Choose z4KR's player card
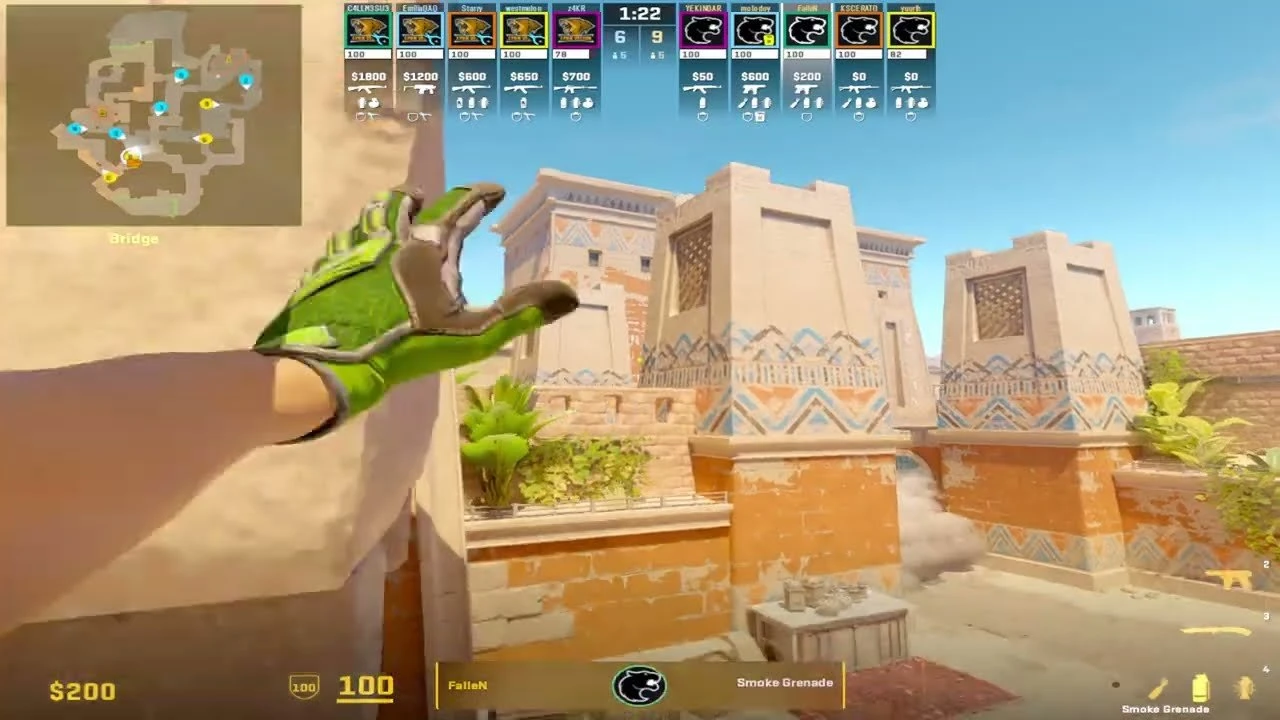 click(575, 30)
